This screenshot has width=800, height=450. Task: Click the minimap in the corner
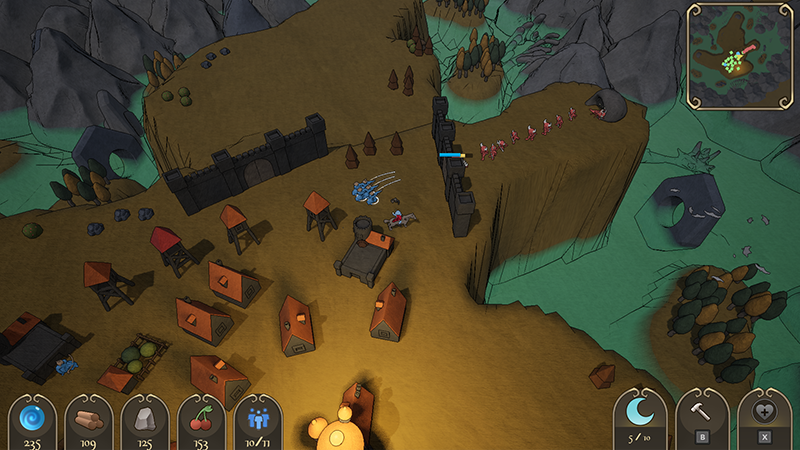[740, 55]
